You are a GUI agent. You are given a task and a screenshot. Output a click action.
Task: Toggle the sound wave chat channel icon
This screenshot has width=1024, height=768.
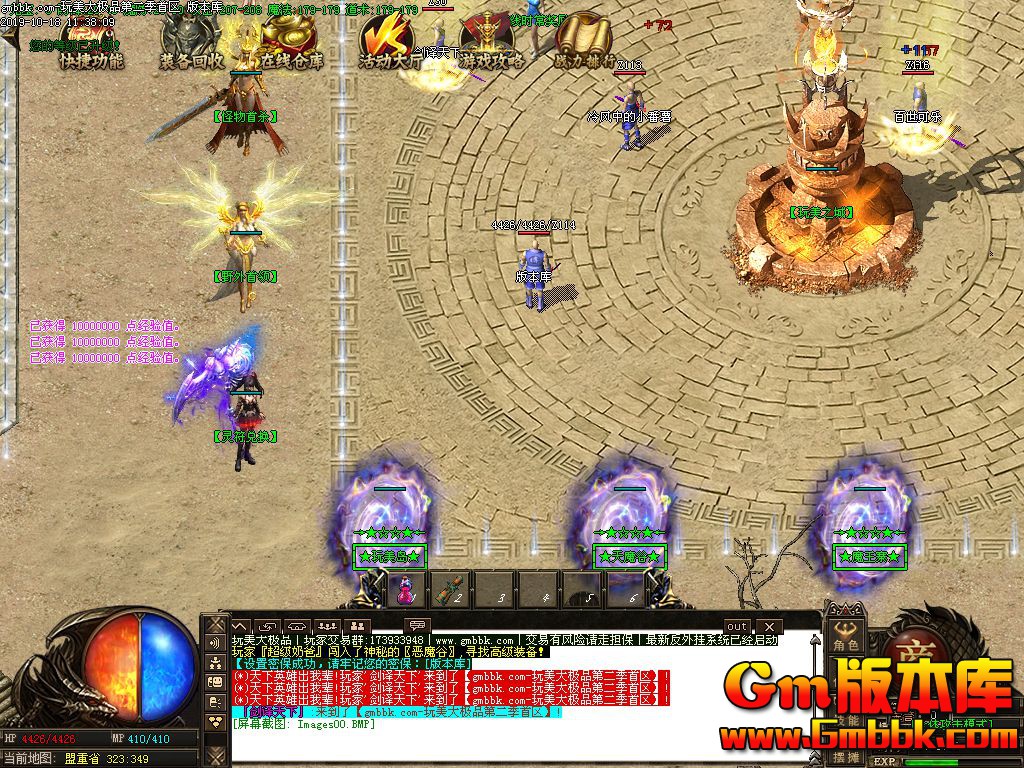pos(213,644)
